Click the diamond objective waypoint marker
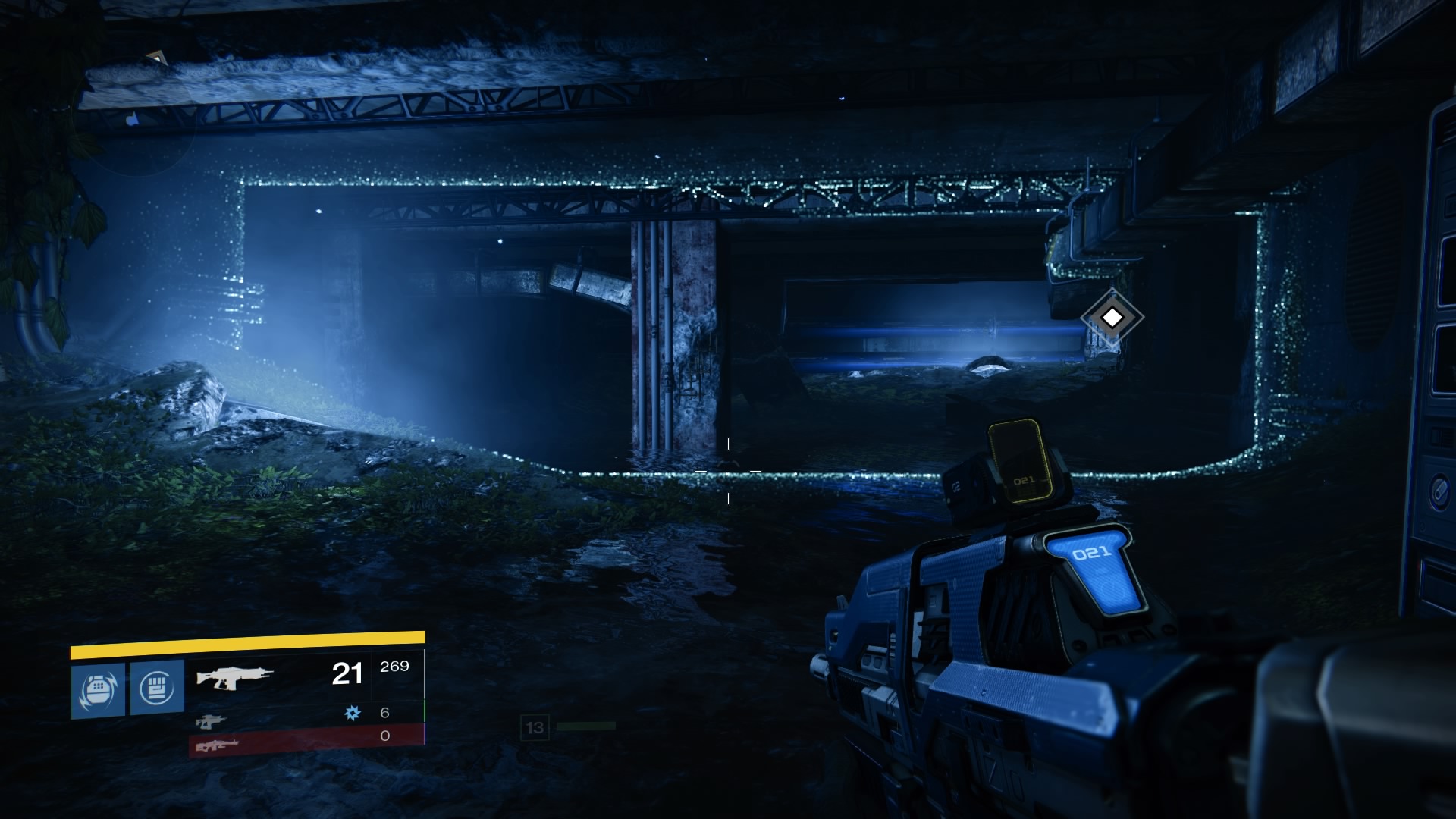 (1112, 318)
